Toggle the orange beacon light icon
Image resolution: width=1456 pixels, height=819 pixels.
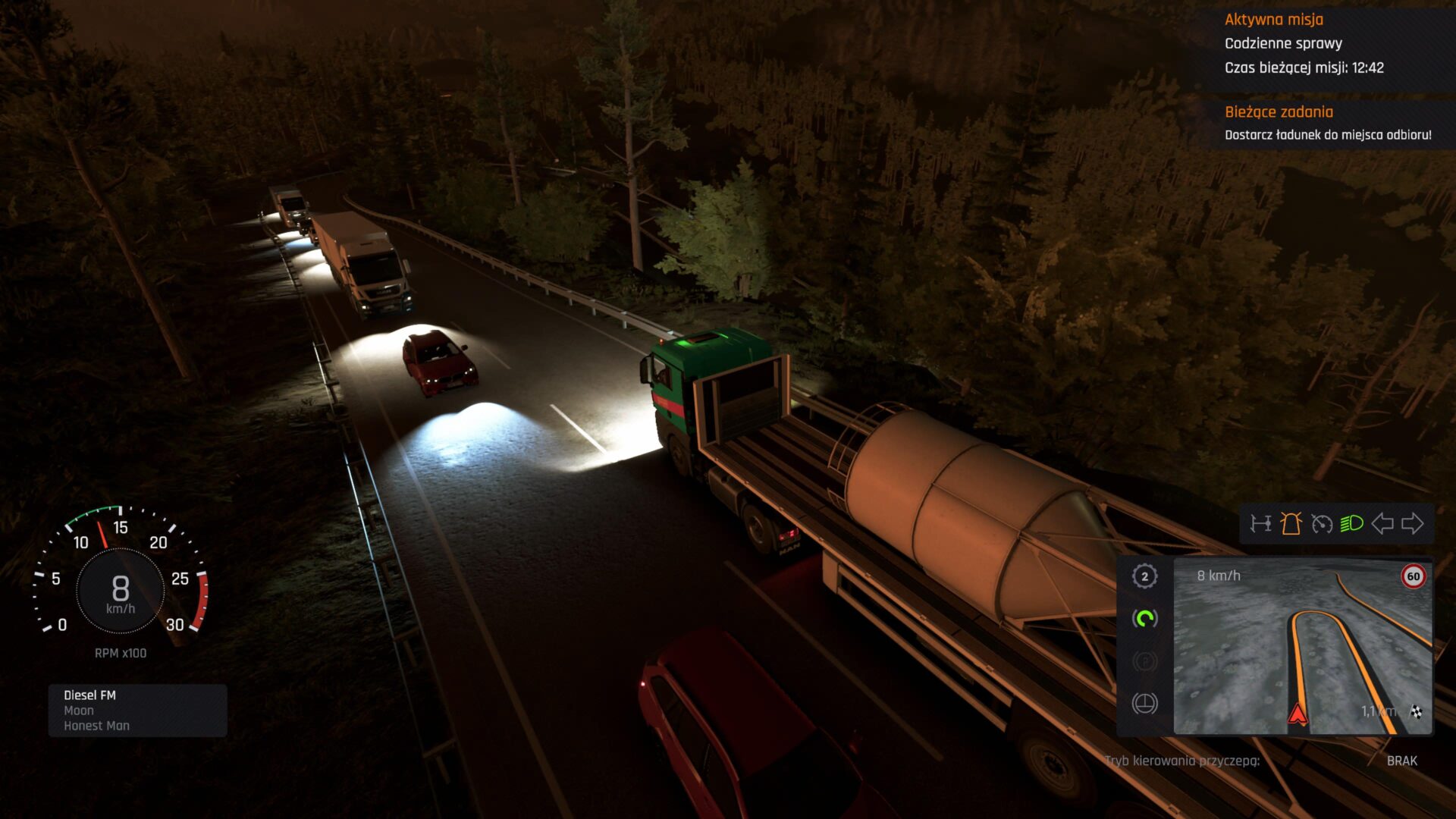point(1291,523)
